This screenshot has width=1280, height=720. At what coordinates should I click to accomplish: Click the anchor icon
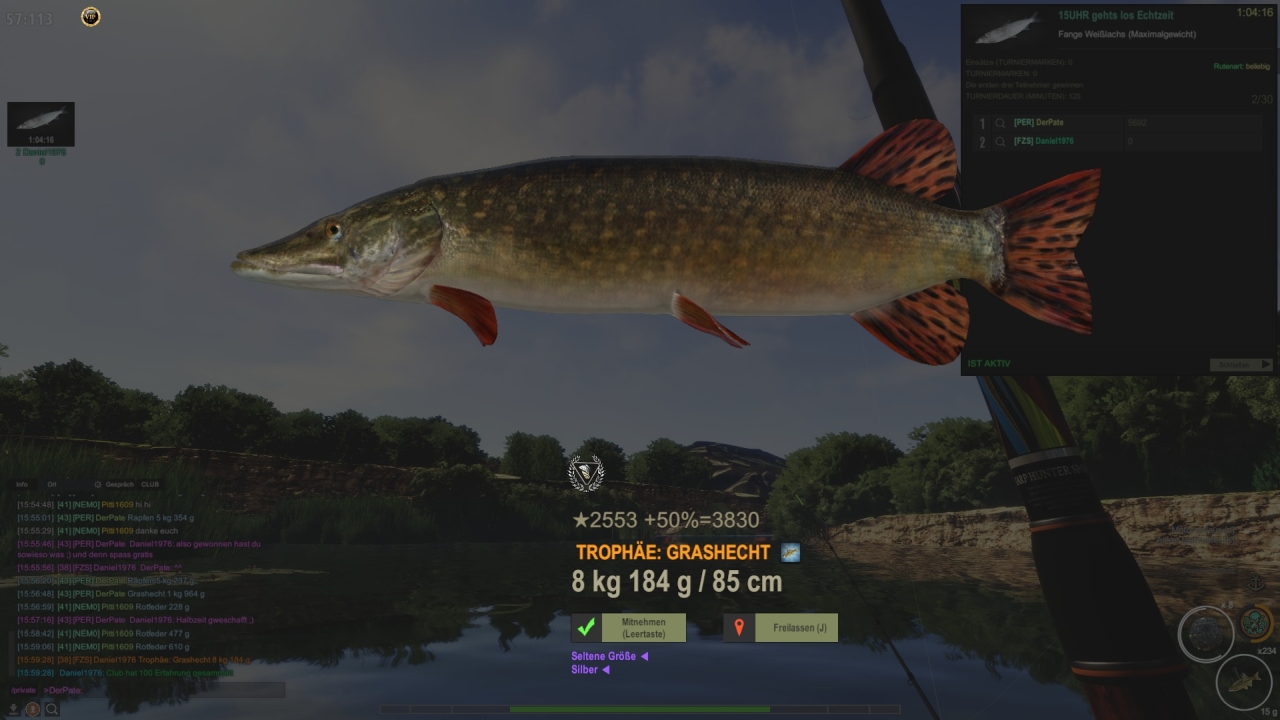pos(1257,582)
